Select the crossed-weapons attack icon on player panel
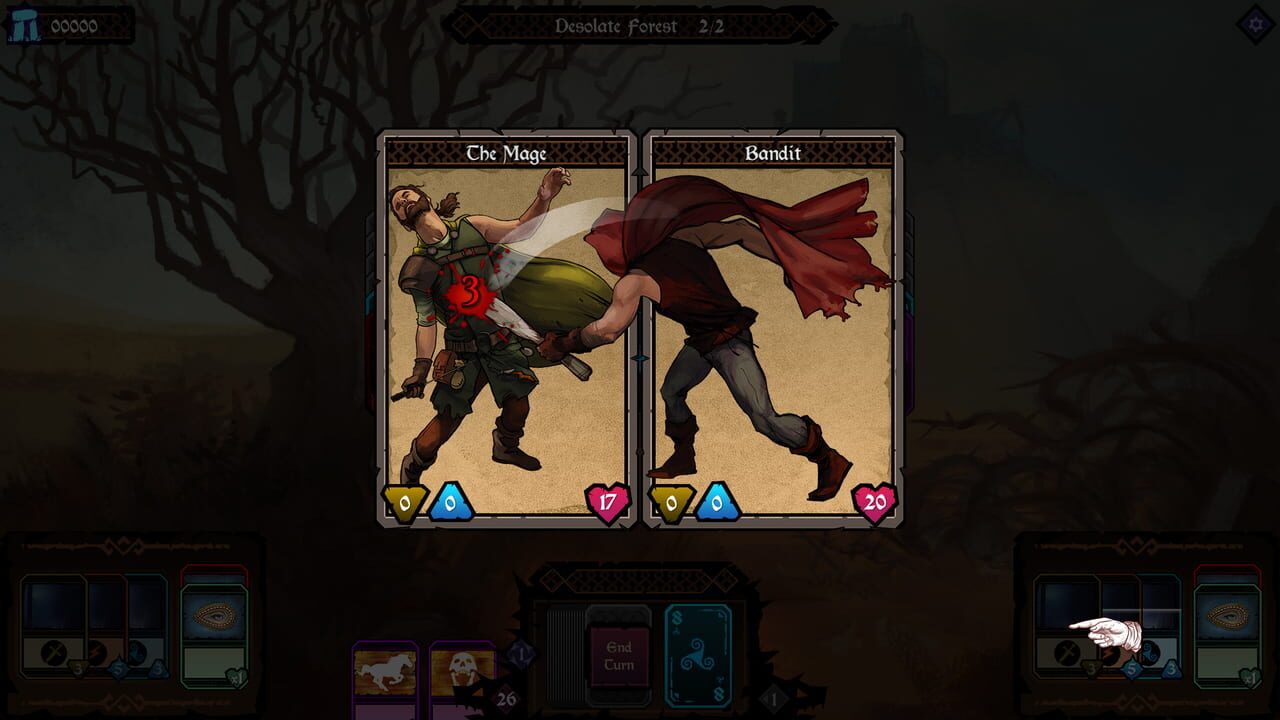Screen dimensions: 1280x720 pos(54,652)
